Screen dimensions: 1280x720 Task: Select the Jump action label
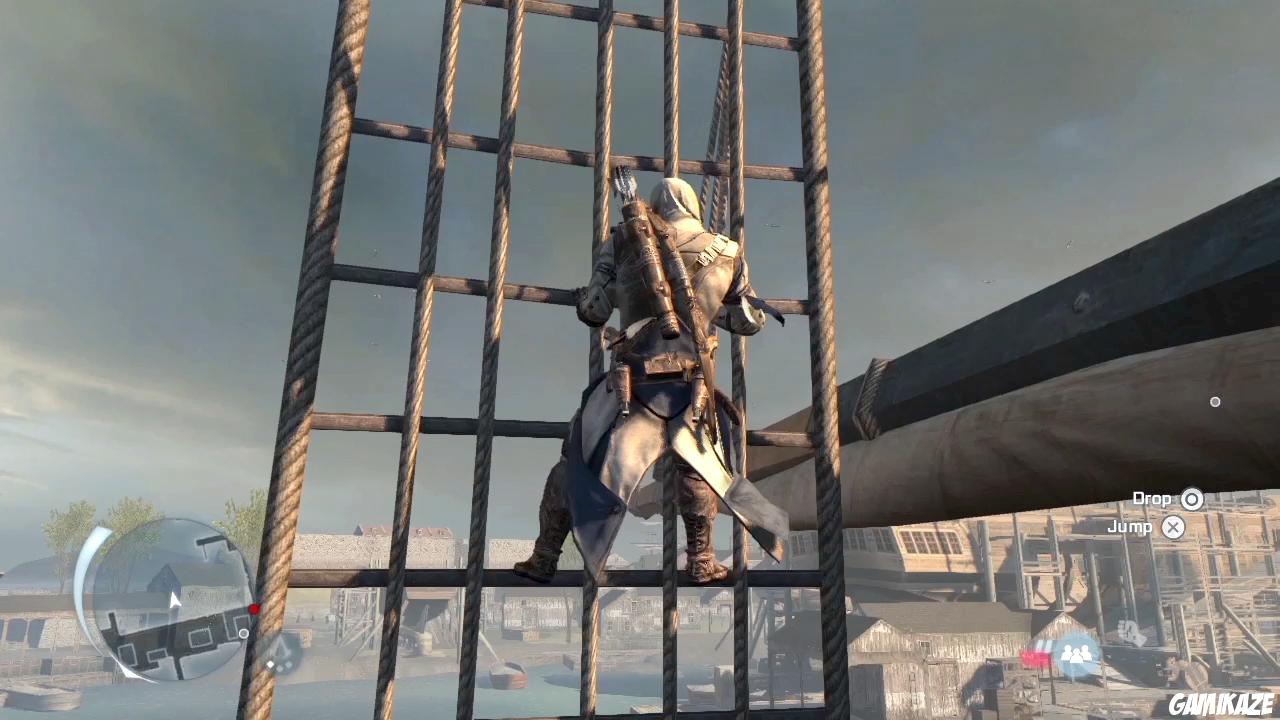[x=1130, y=527]
